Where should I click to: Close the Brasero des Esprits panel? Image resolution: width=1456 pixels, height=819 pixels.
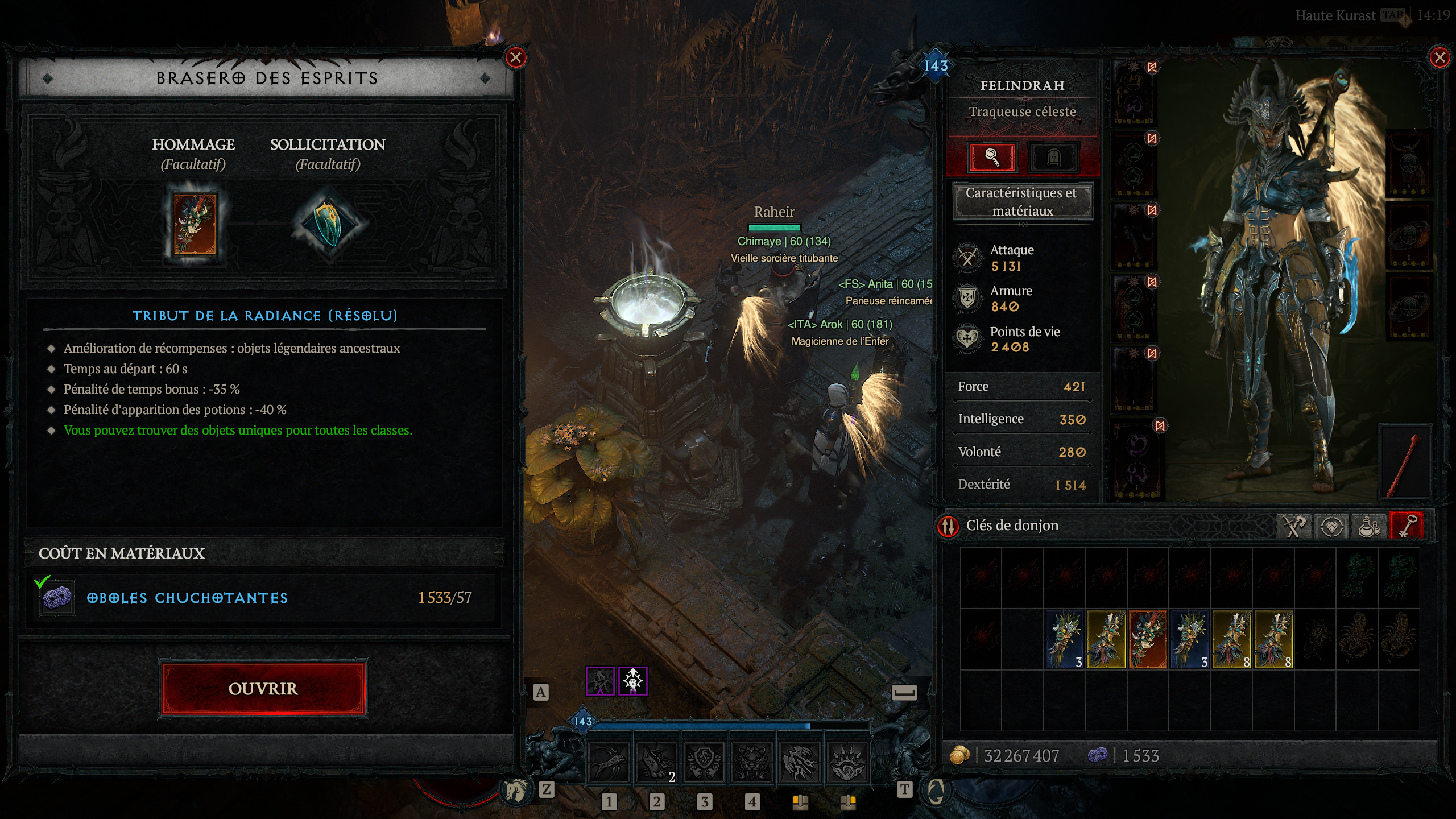click(x=516, y=57)
